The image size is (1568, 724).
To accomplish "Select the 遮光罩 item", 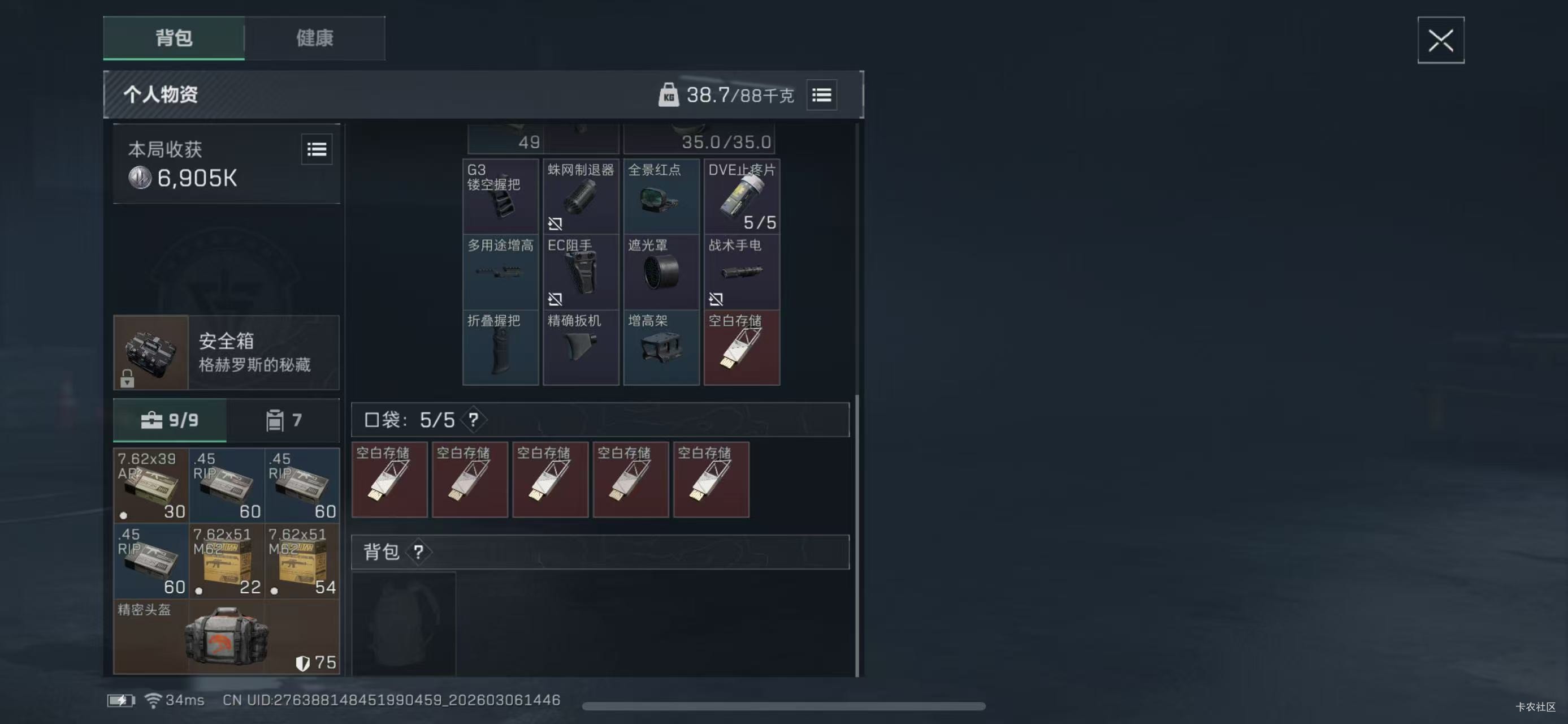I will click(661, 272).
